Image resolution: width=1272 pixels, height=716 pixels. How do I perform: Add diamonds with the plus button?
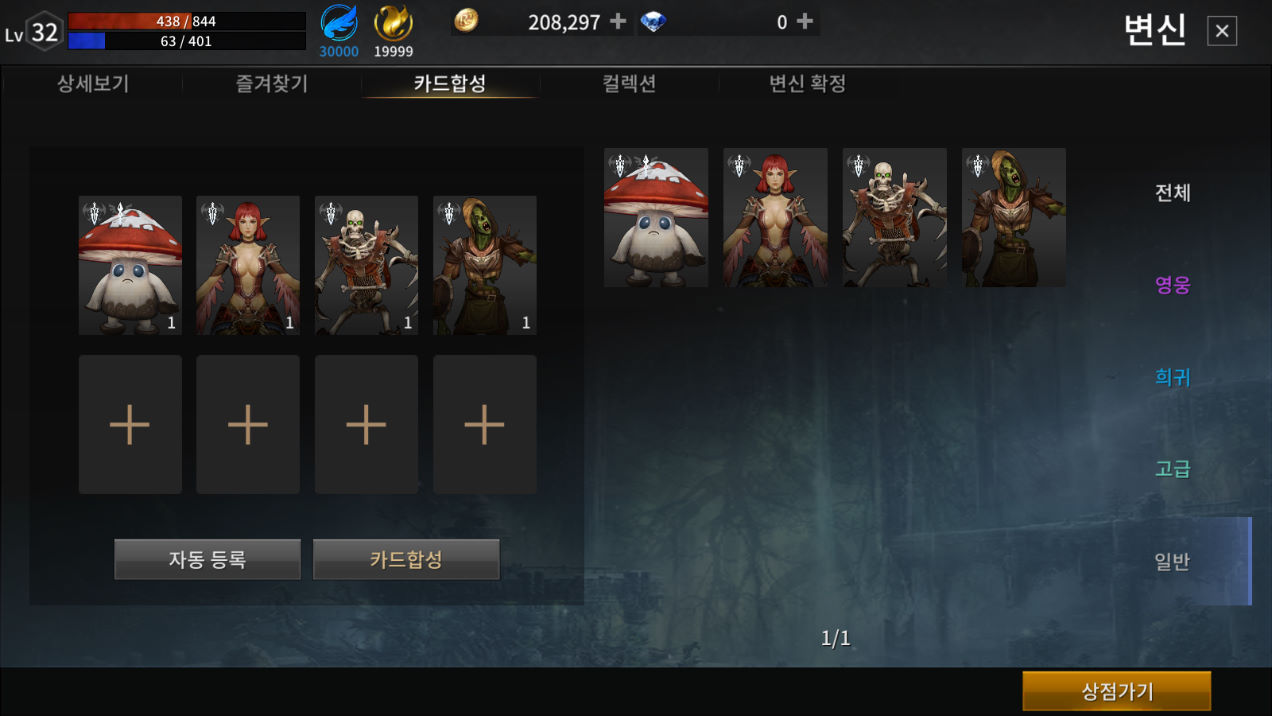tap(804, 22)
